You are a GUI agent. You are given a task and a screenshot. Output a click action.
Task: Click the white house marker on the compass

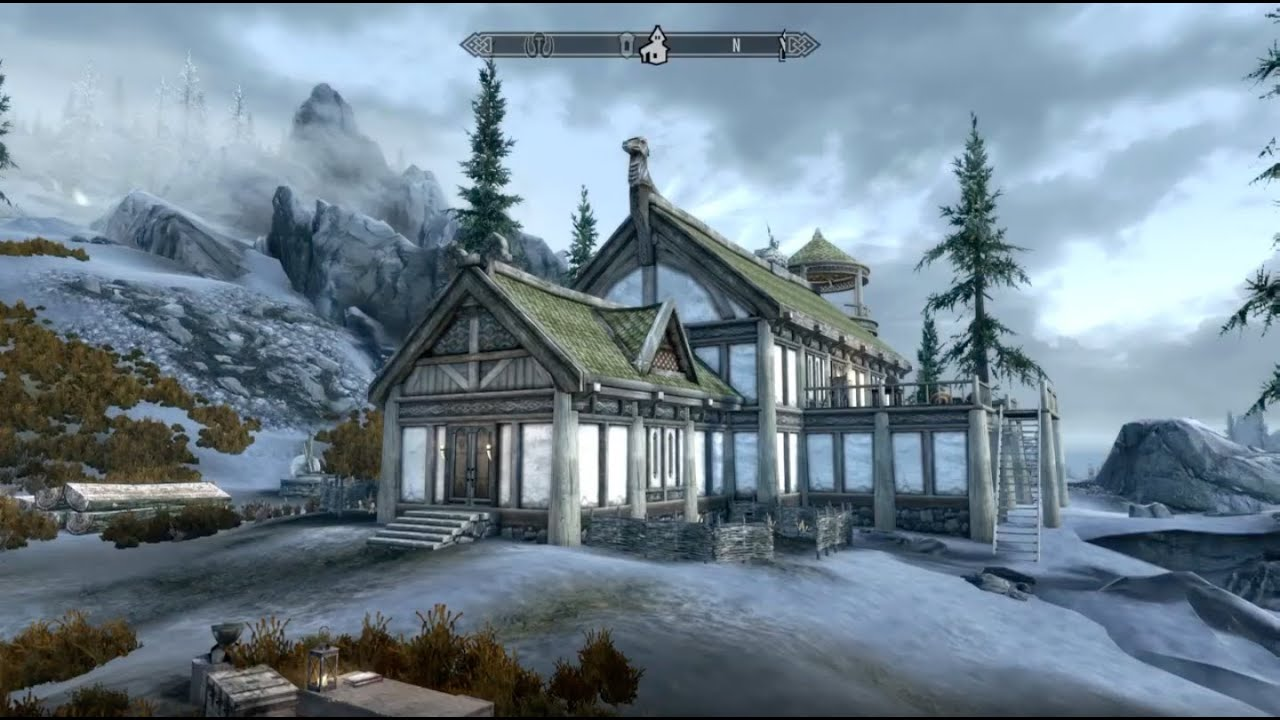[x=654, y=46]
